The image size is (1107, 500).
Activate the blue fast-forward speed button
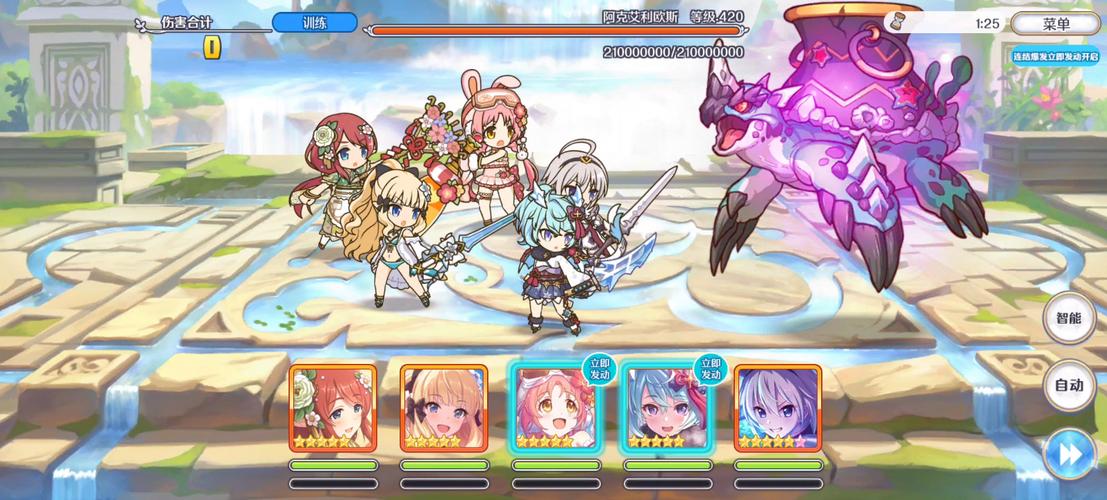tap(1069, 454)
